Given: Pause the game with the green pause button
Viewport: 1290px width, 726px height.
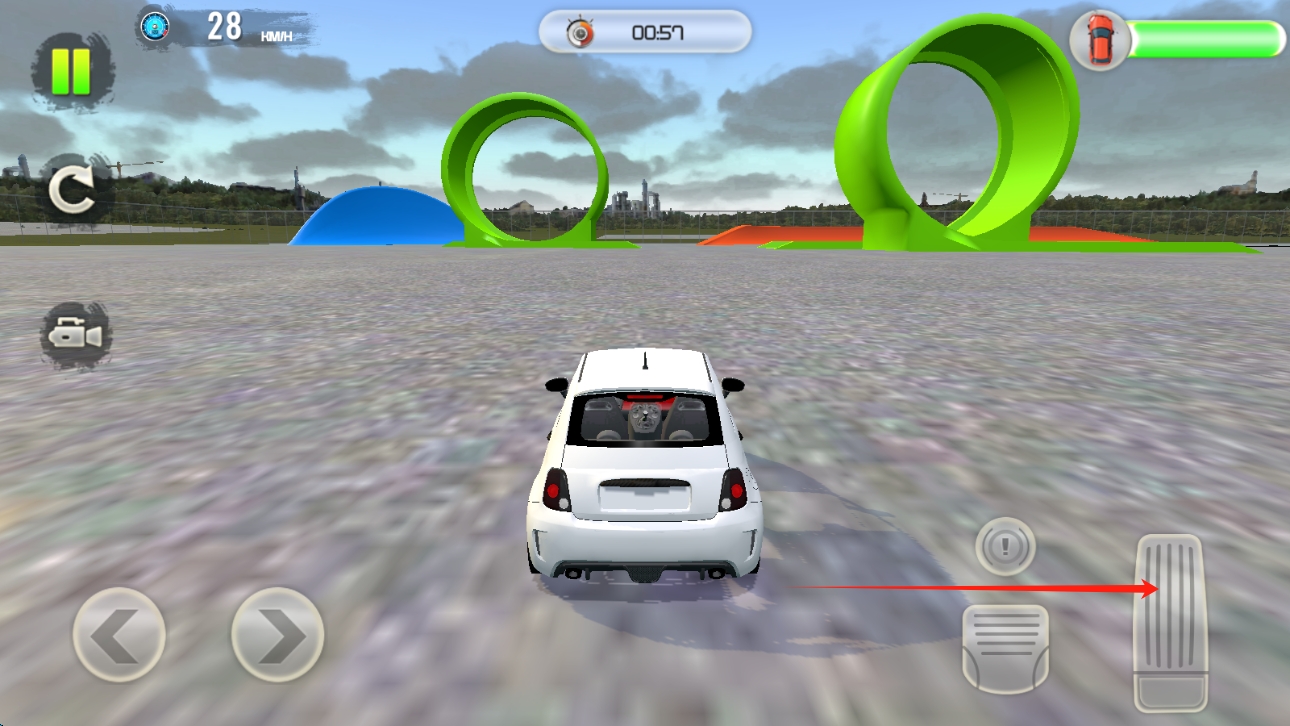Looking at the screenshot, I should click(x=73, y=70).
